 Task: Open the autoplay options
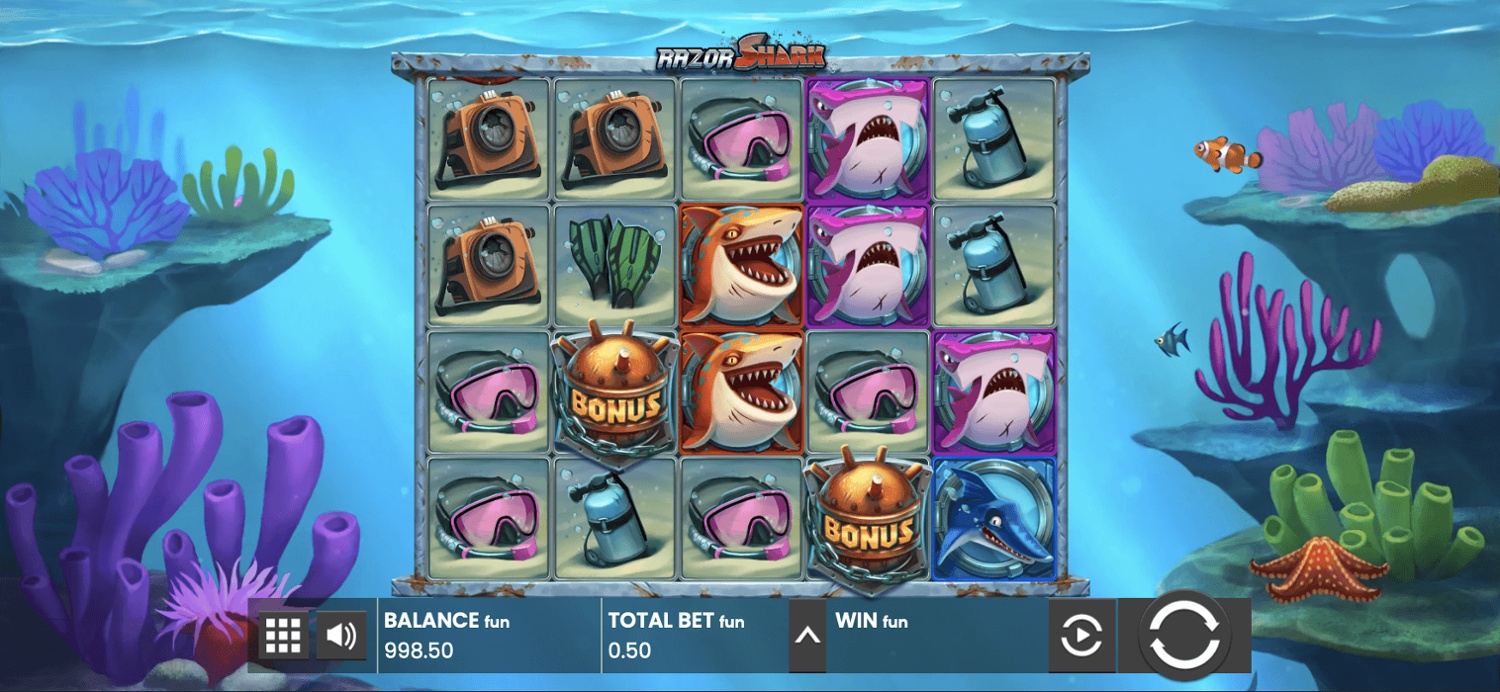(x=1081, y=636)
